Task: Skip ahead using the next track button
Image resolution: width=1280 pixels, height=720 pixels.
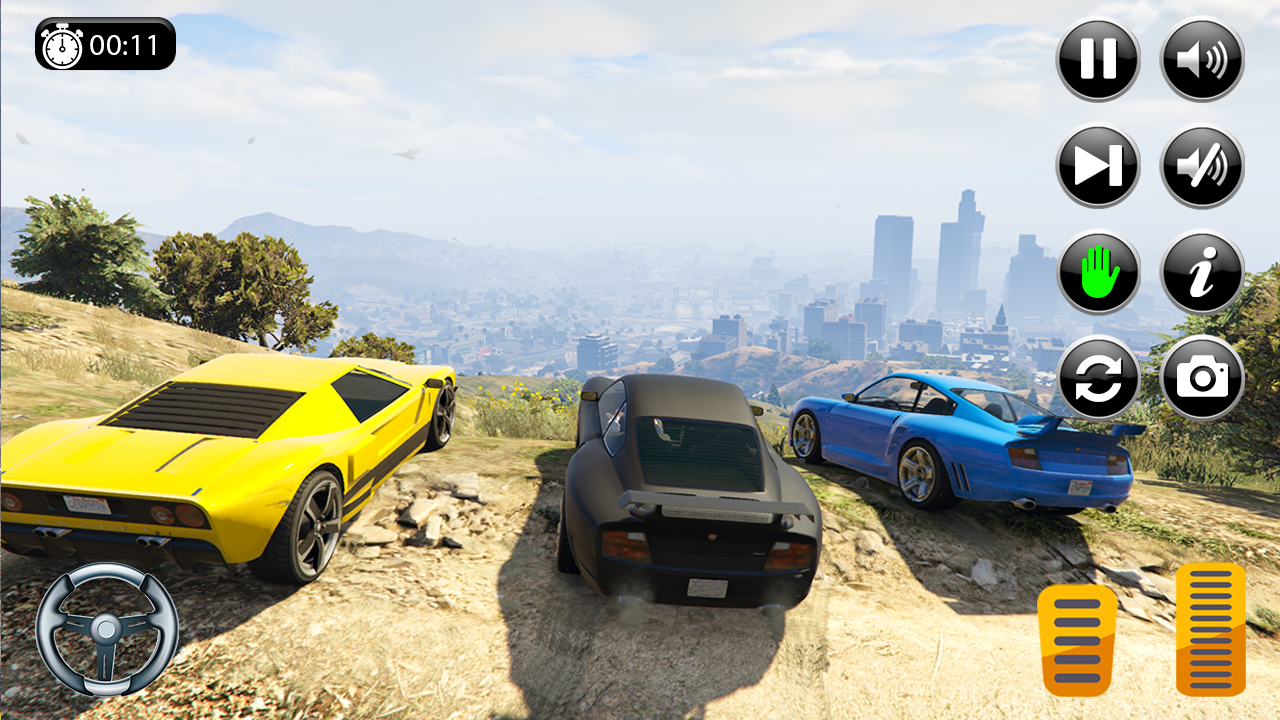Action: (1097, 166)
